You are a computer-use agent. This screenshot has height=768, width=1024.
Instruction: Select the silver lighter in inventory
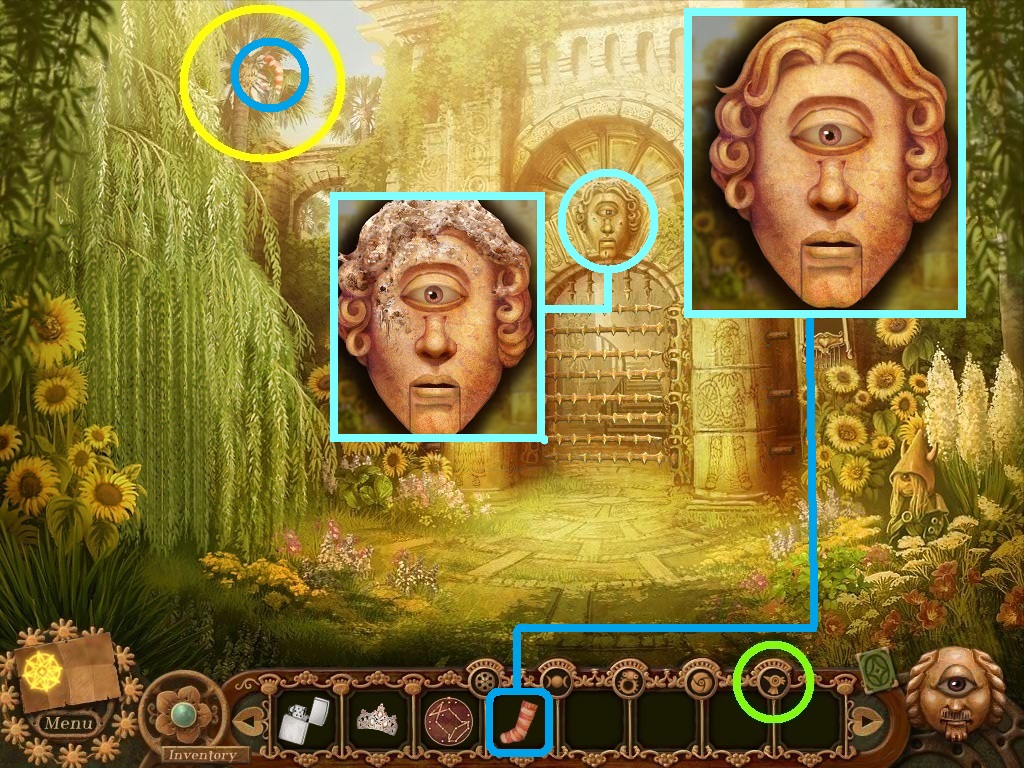(x=302, y=721)
